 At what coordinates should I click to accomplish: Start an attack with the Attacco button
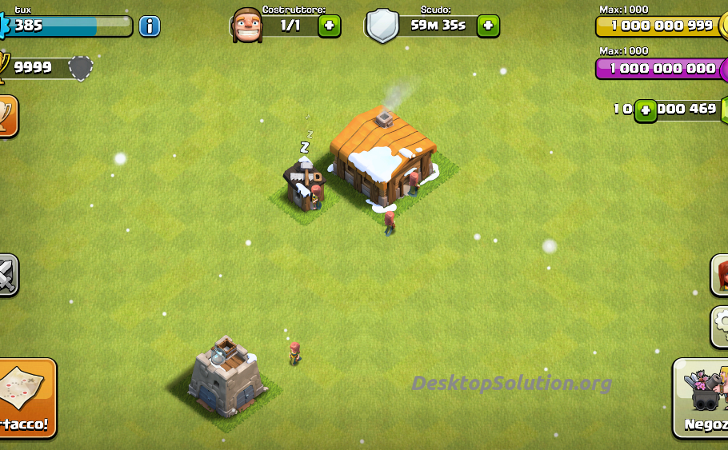(x=26, y=400)
